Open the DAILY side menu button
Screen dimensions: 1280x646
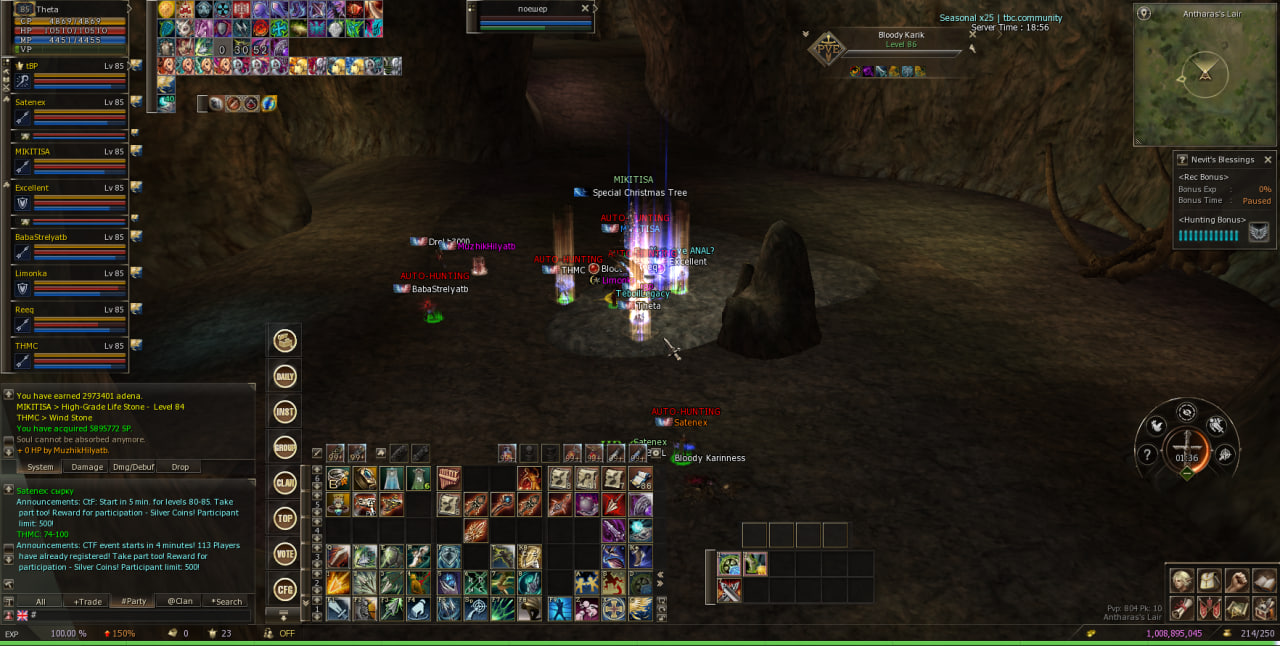click(x=285, y=376)
